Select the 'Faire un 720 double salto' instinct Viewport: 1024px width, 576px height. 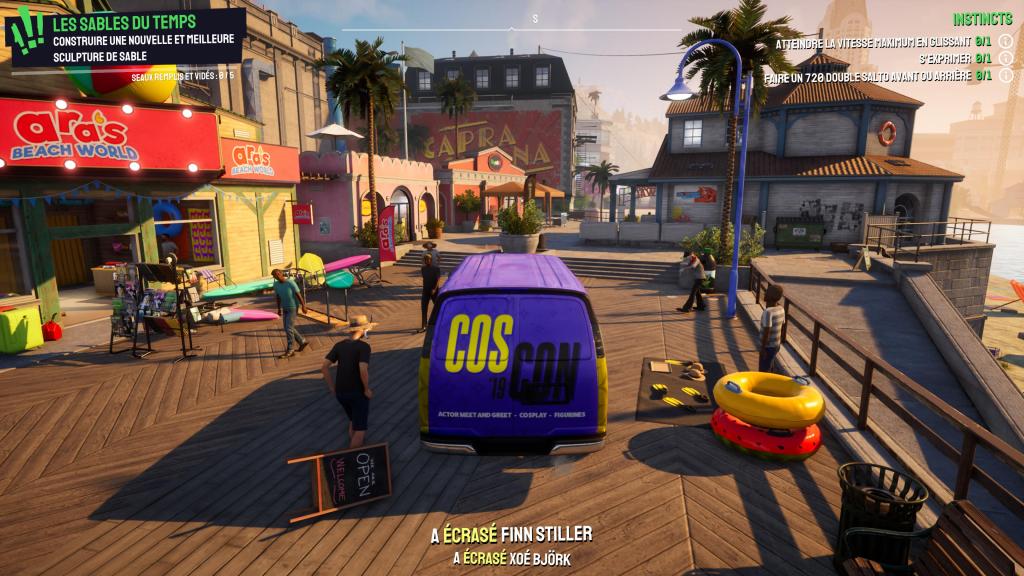[x=866, y=75]
